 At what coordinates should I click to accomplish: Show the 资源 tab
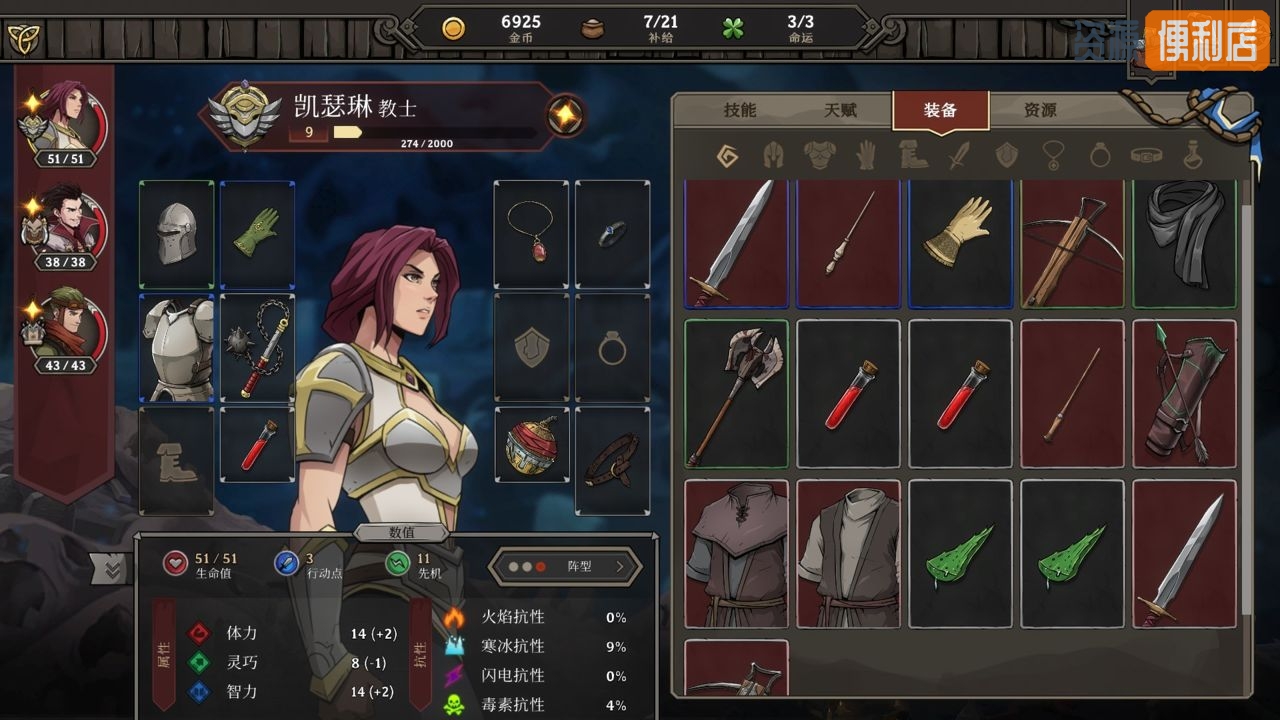point(1040,110)
